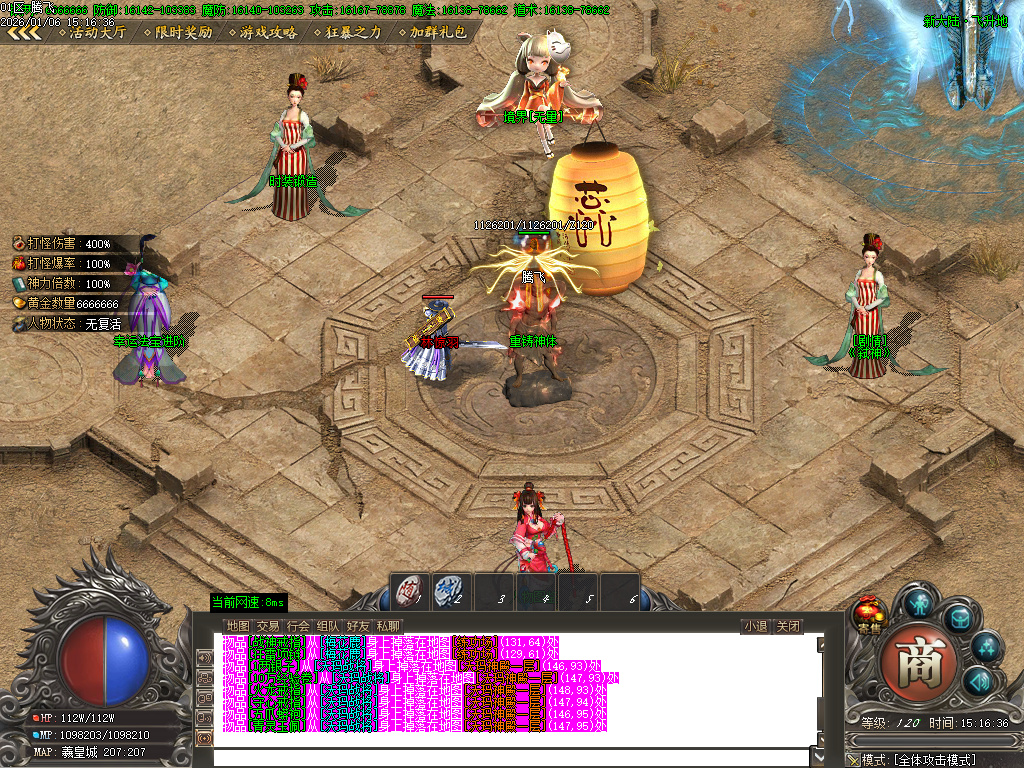Use the item in hotbar slot 1
The image size is (1024, 768).
408,590
